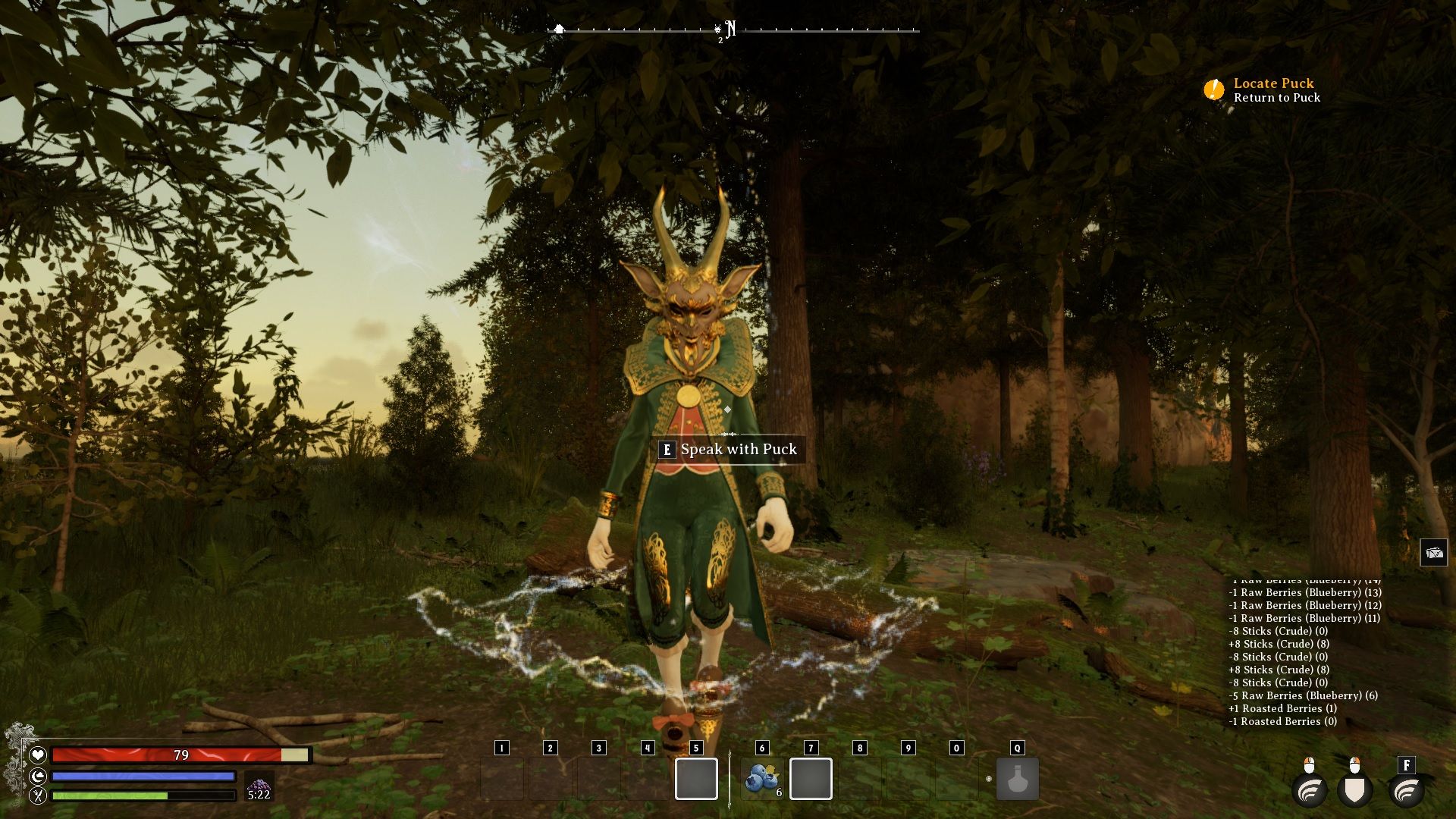Select the roasted berries food buff icon
Viewport: 1456px width, 819px height.
[259, 786]
